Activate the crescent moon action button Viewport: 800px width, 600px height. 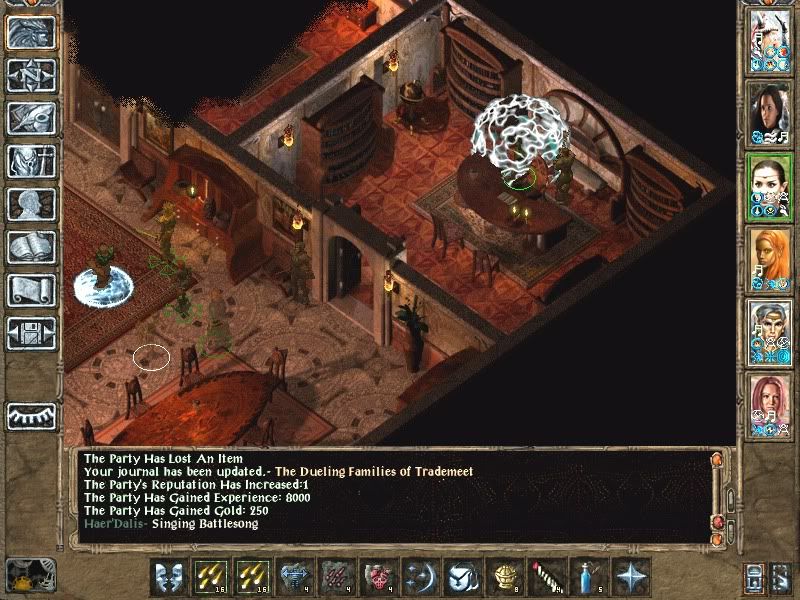point(420,577)
